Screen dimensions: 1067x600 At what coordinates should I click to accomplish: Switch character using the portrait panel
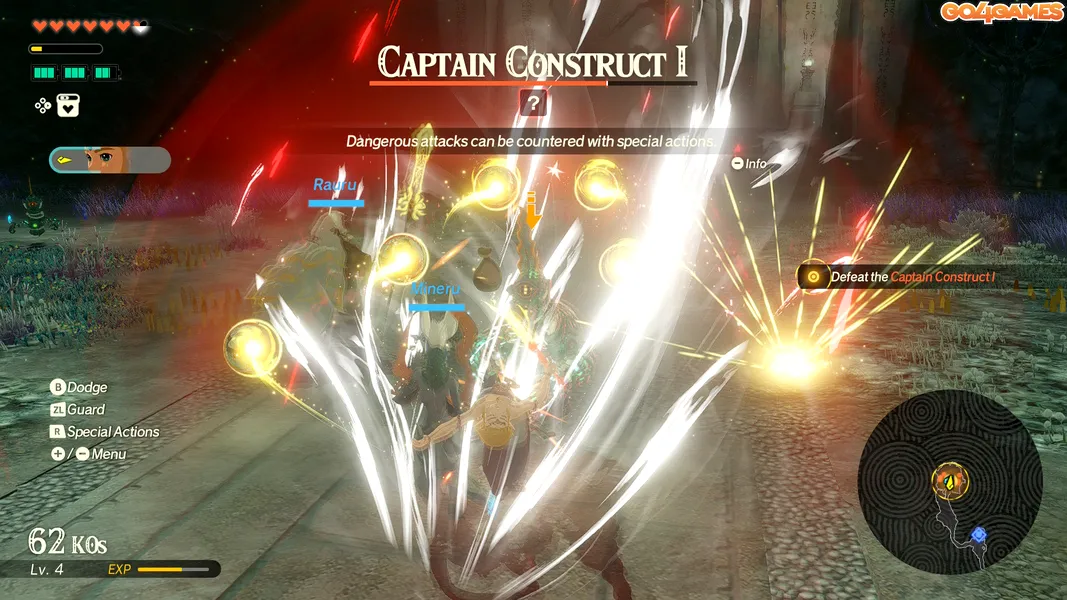coord(110,160)
